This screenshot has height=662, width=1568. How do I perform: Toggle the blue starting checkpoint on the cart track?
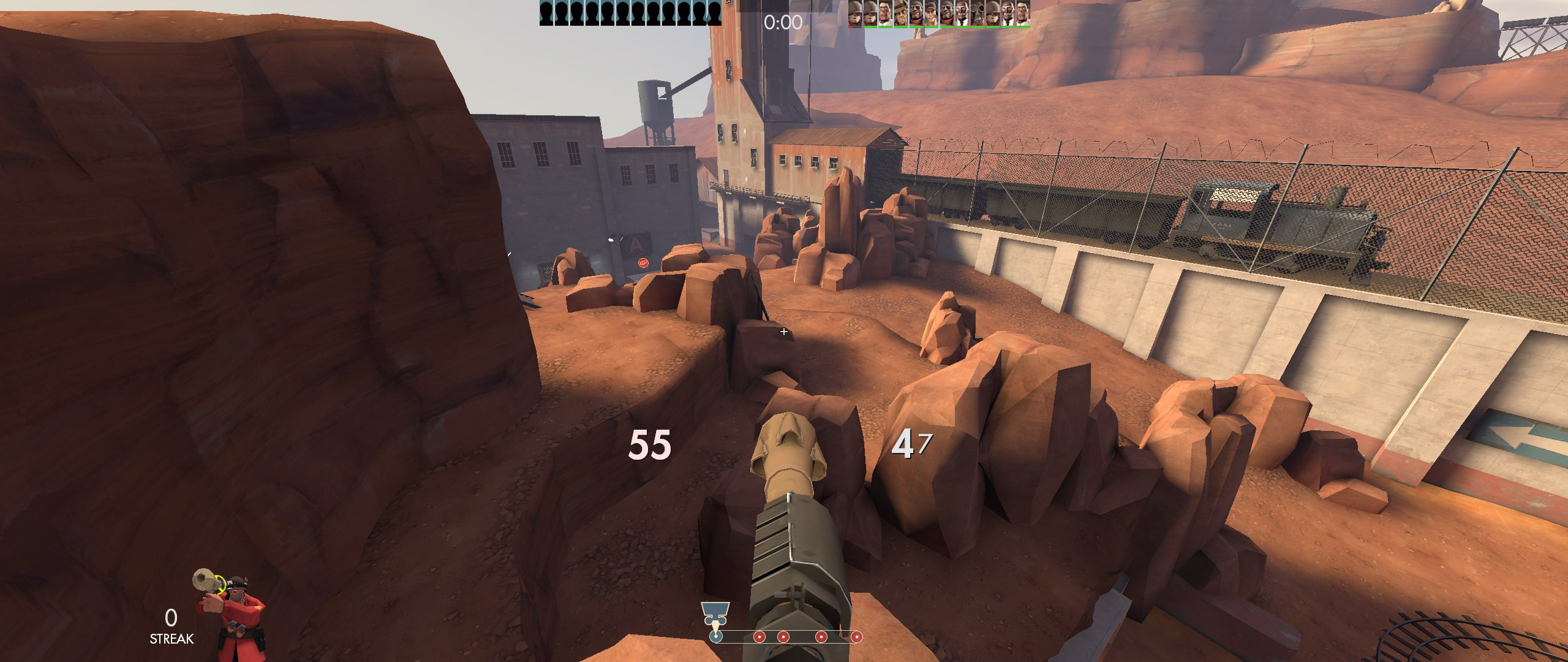(716, 637)
